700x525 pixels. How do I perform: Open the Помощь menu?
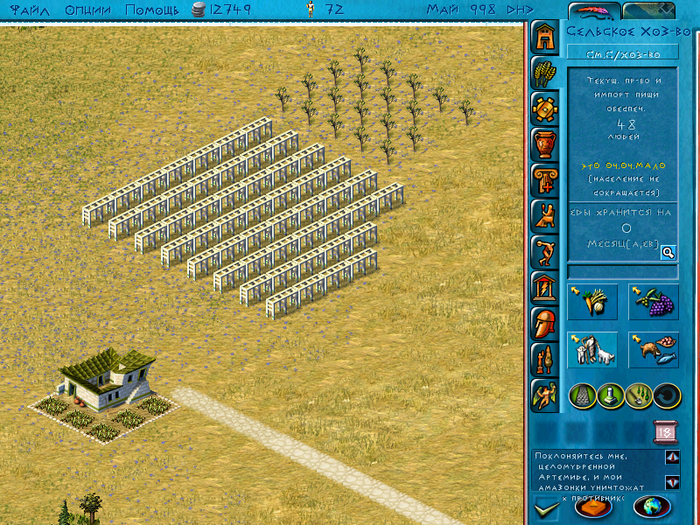[x=153, y=10]
